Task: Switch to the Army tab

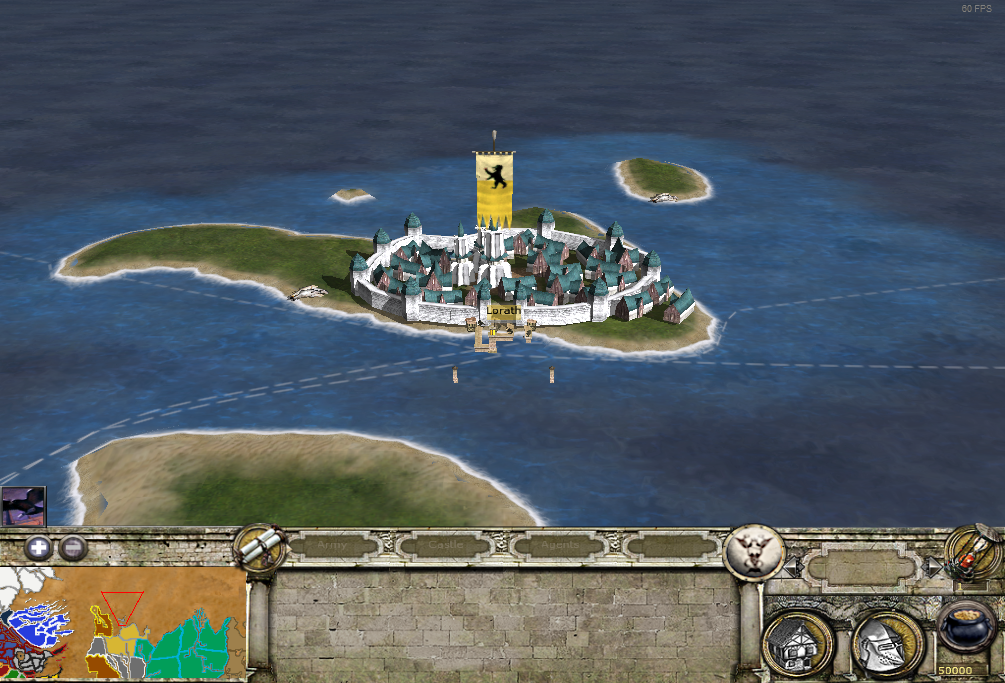Action: click(333, 546)
